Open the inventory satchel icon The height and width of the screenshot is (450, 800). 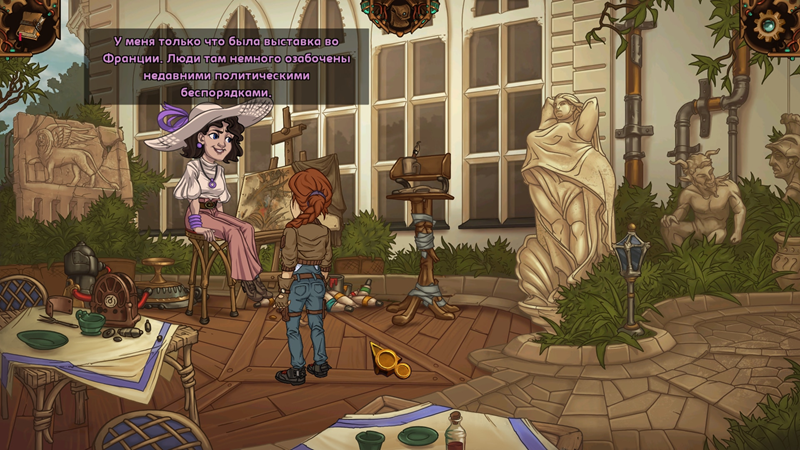click(399, 14)
